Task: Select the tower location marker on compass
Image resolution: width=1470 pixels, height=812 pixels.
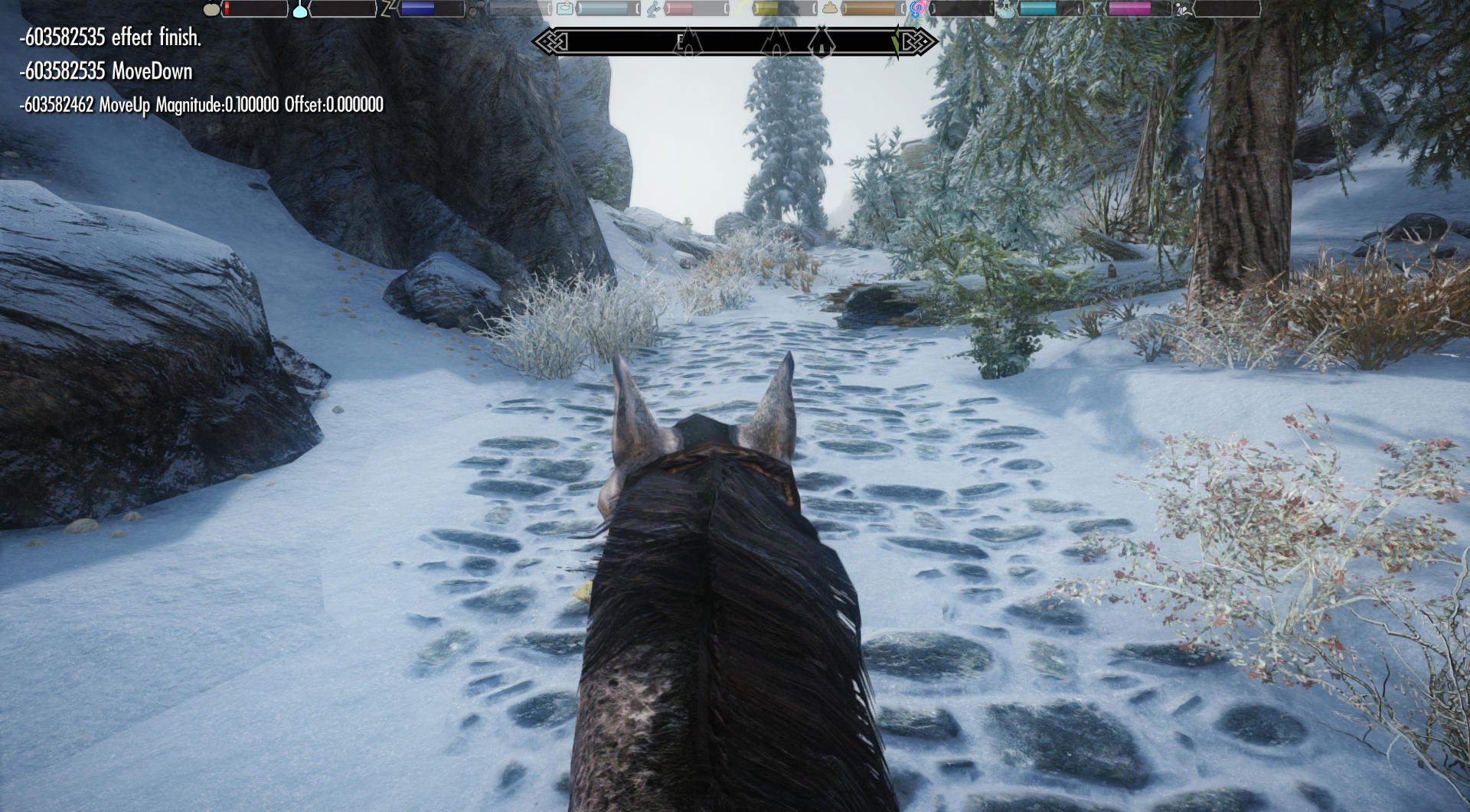Action: click(x=822, y=41)
